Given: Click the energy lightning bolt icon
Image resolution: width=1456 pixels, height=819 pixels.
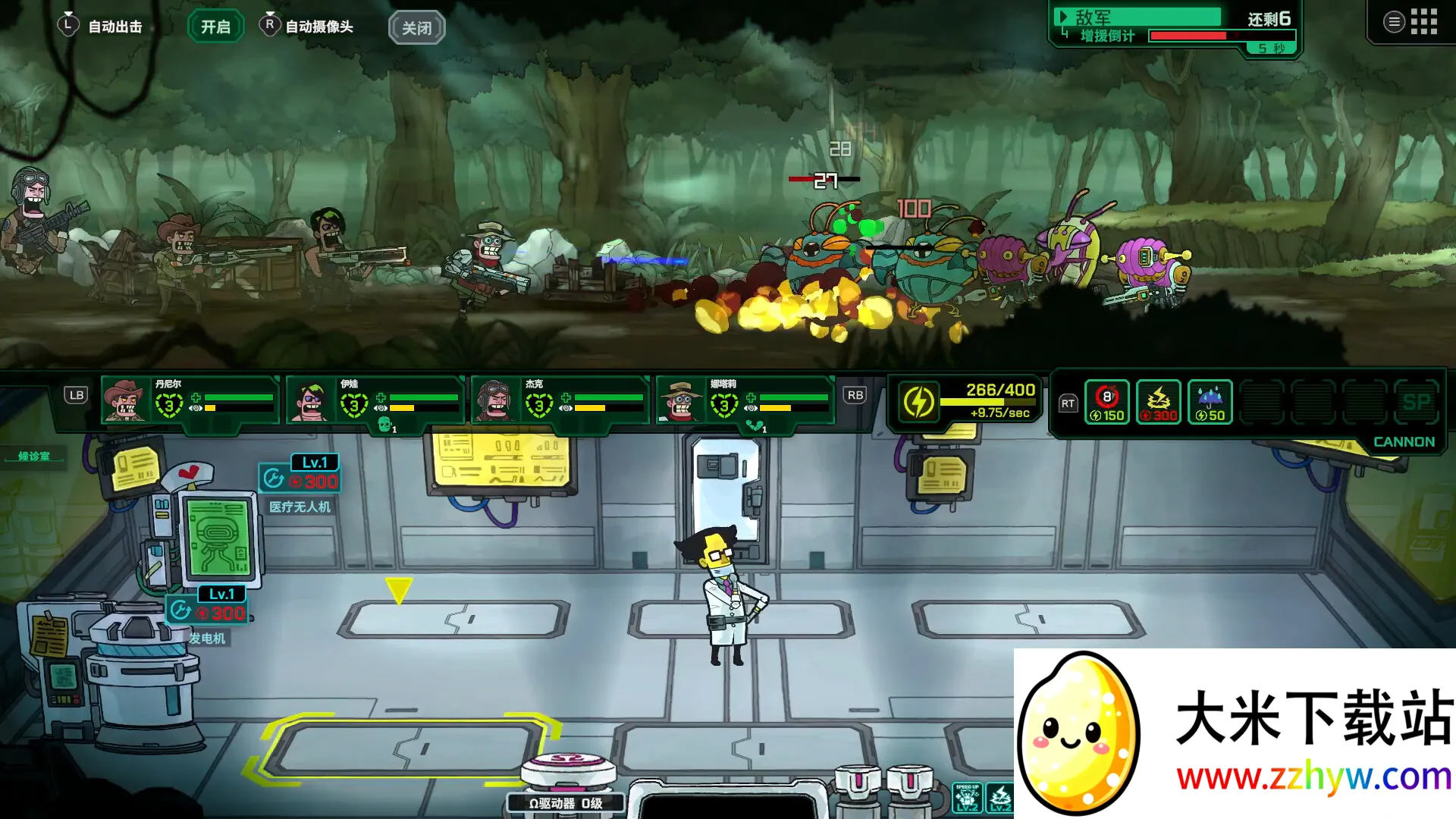Looking at the screenshot, I should 918,401.
